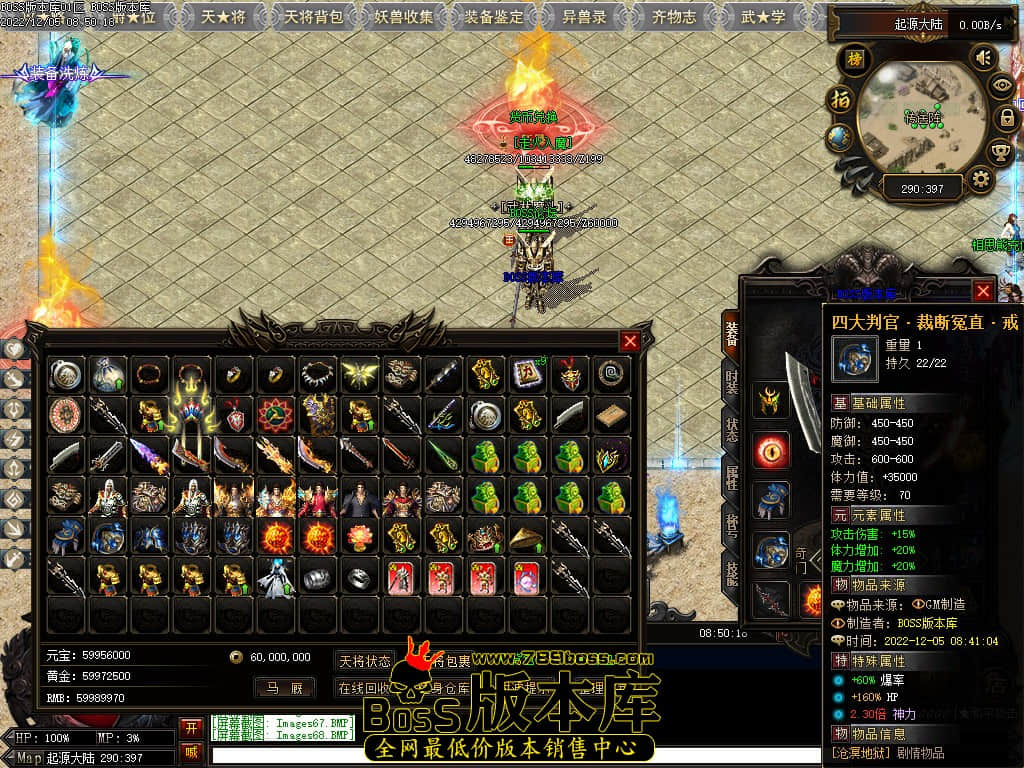The width and height of the screenshot is (1024, 768).
Task: Click the 开 button beside chat
Action: 191,726
